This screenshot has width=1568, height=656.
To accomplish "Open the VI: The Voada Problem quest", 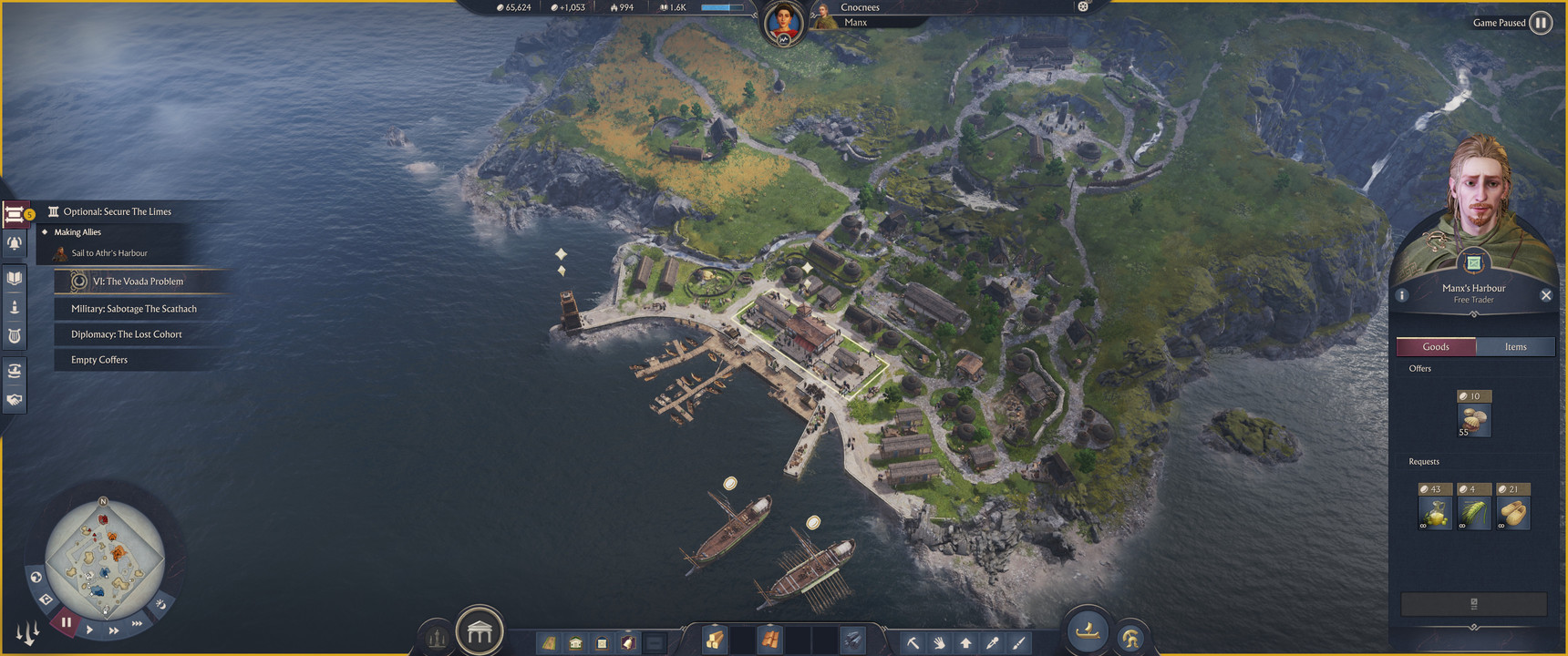I will 138,282.
